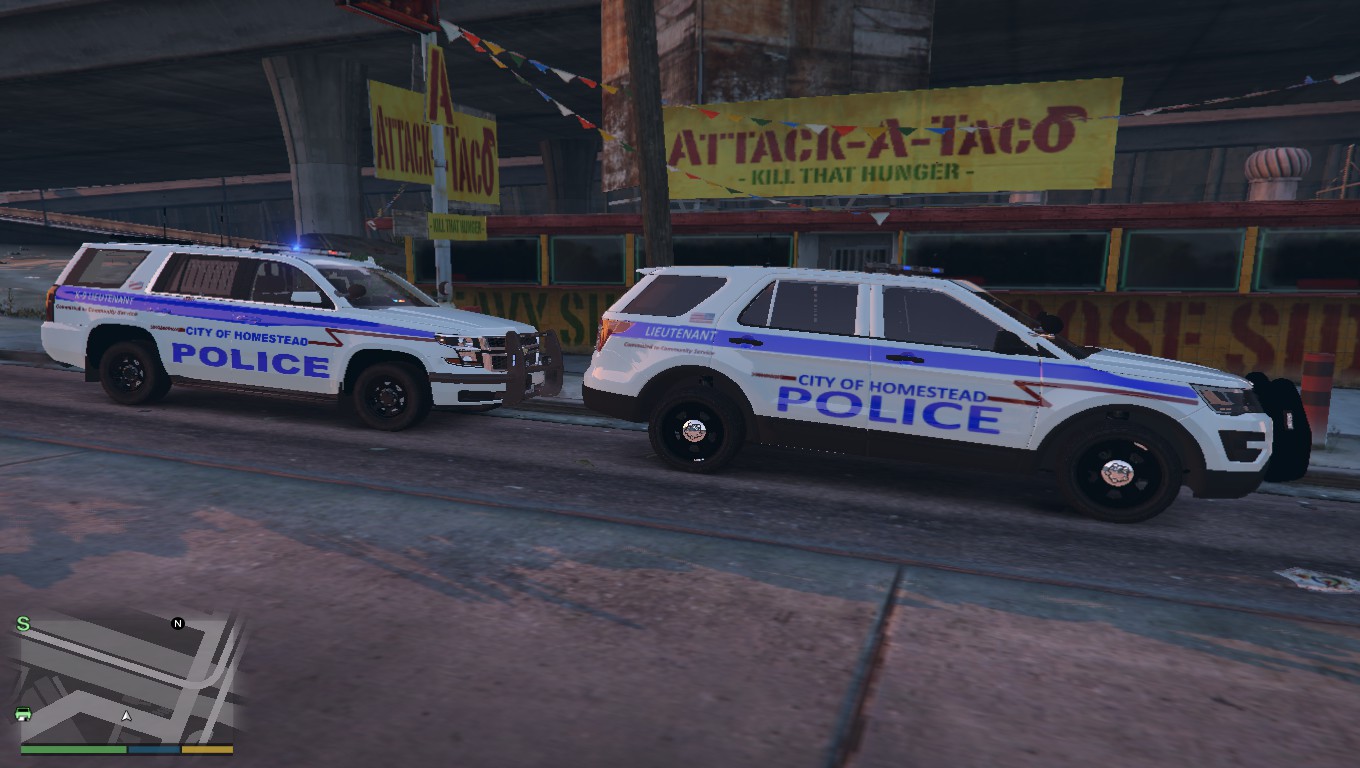
Task: Select the white player arrow on the minimap
Action: pyautogui.click(x=127, y=716)
